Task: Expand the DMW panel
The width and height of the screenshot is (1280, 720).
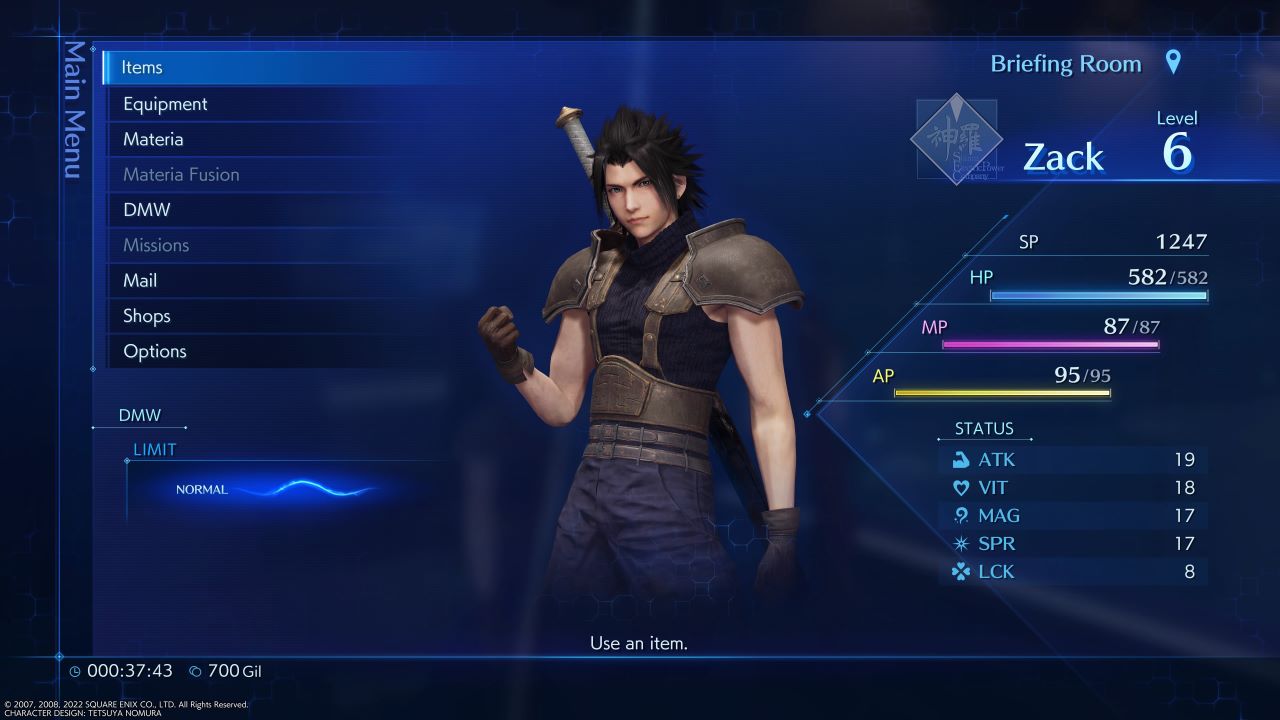Action: click(x=141, y=414)
